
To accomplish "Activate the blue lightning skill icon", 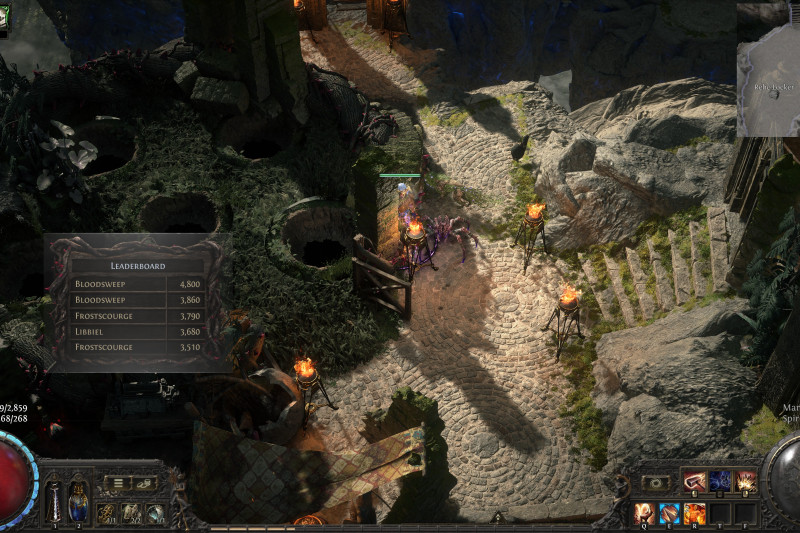I will point(720,482).
